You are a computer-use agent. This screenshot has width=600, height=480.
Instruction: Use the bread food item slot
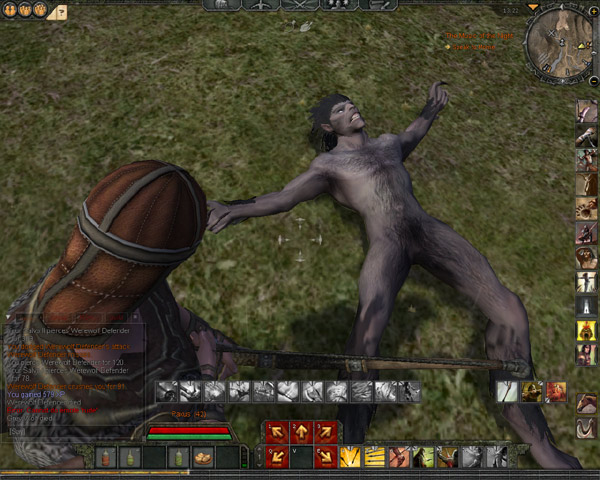point(203,458)
